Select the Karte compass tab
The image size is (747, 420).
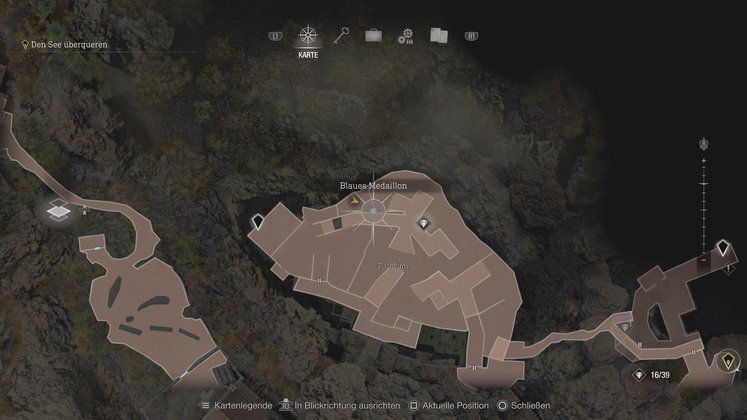pos(309,37)
